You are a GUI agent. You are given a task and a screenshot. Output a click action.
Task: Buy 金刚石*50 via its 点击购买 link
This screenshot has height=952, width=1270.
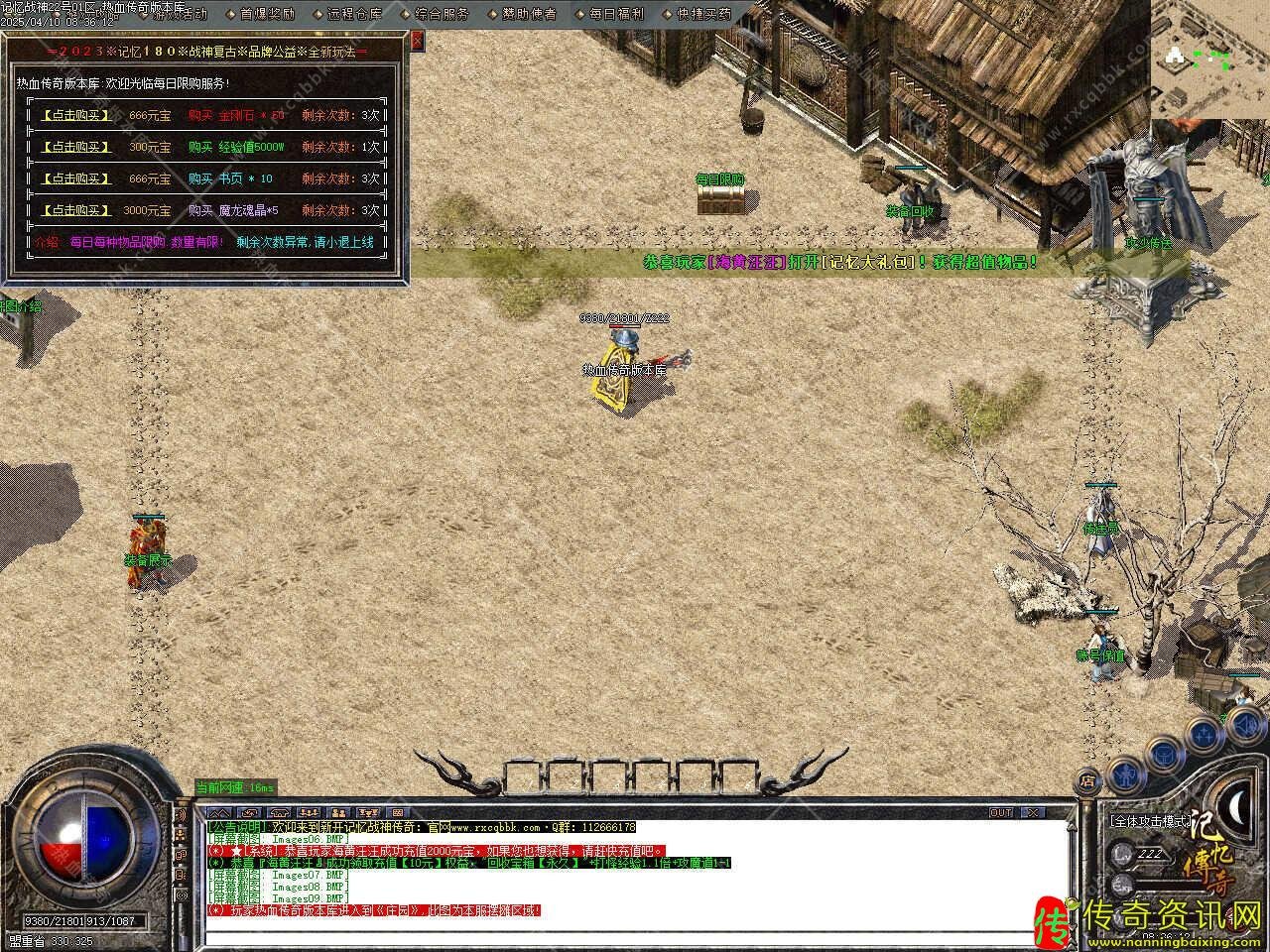[x=76, y=115]
